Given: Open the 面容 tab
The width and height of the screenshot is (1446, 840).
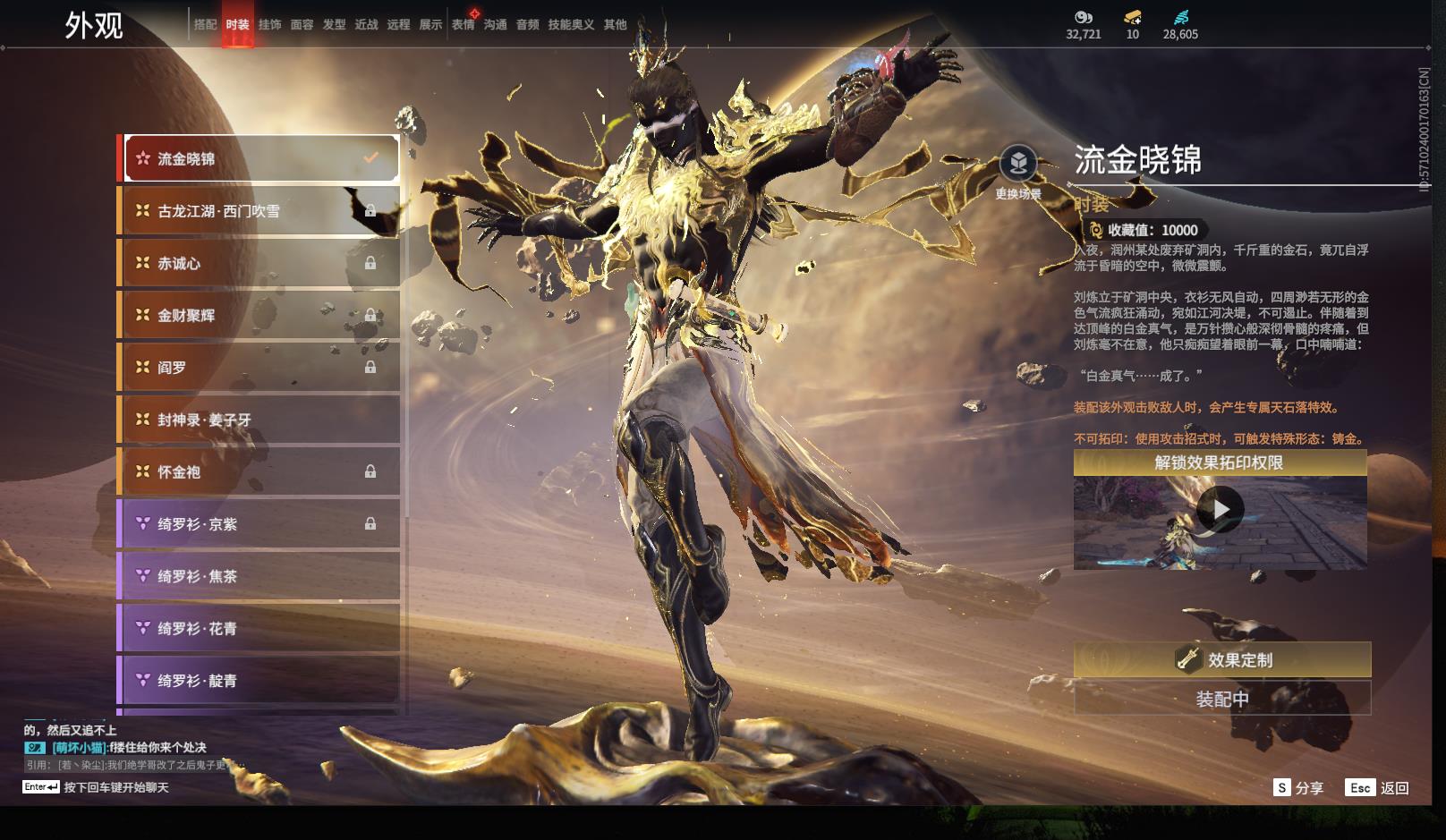Looking at the screenshot, I should pos(302,25).
